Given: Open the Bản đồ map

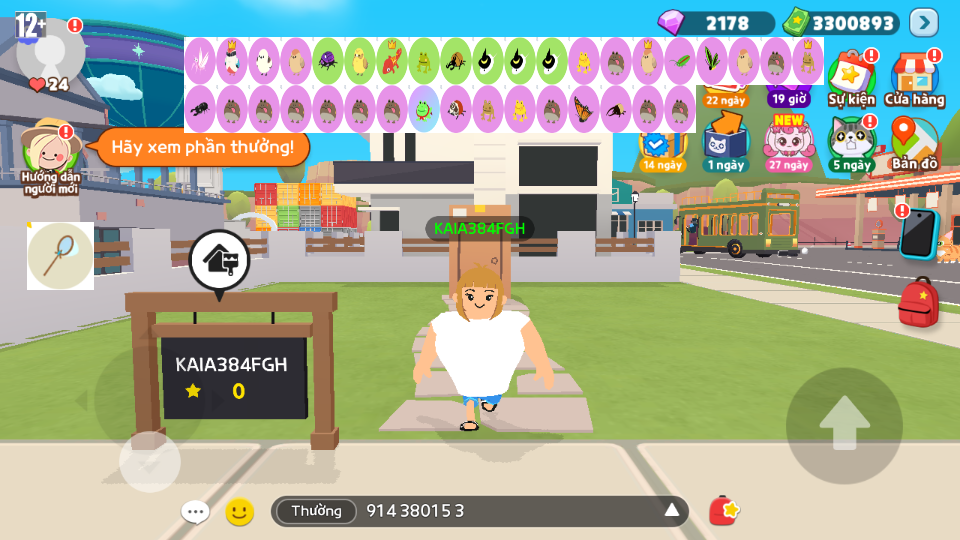Looking at the screenshot, I should pos(914,143).
